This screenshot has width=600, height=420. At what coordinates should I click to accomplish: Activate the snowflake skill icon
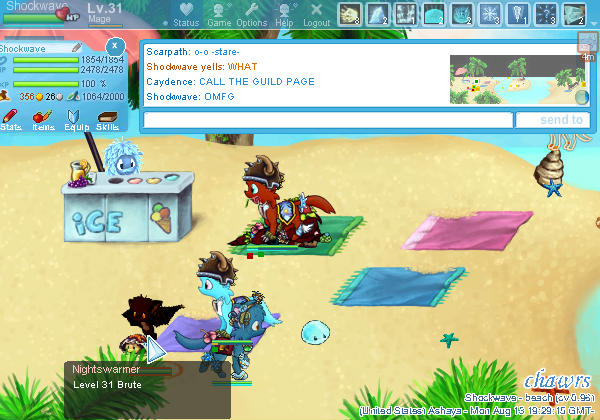(x=491, y=14)
